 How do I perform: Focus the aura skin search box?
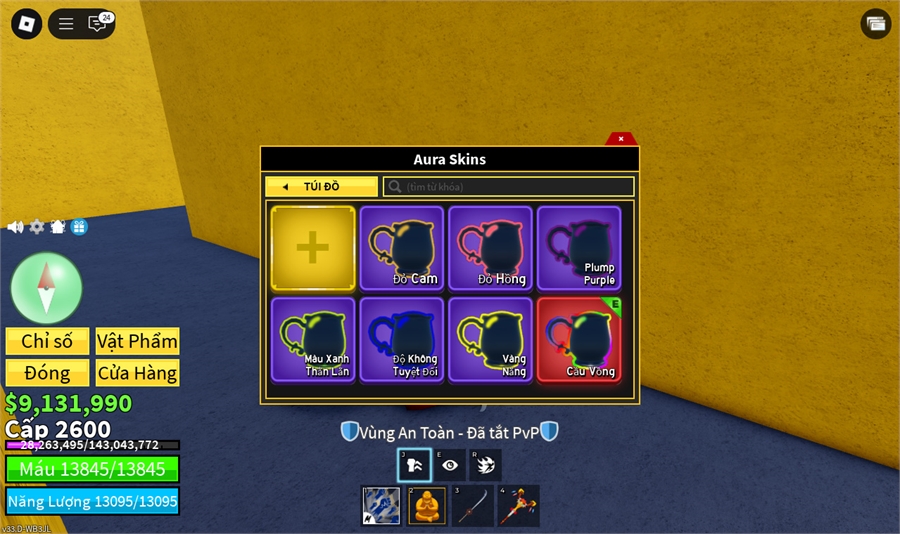508,187
